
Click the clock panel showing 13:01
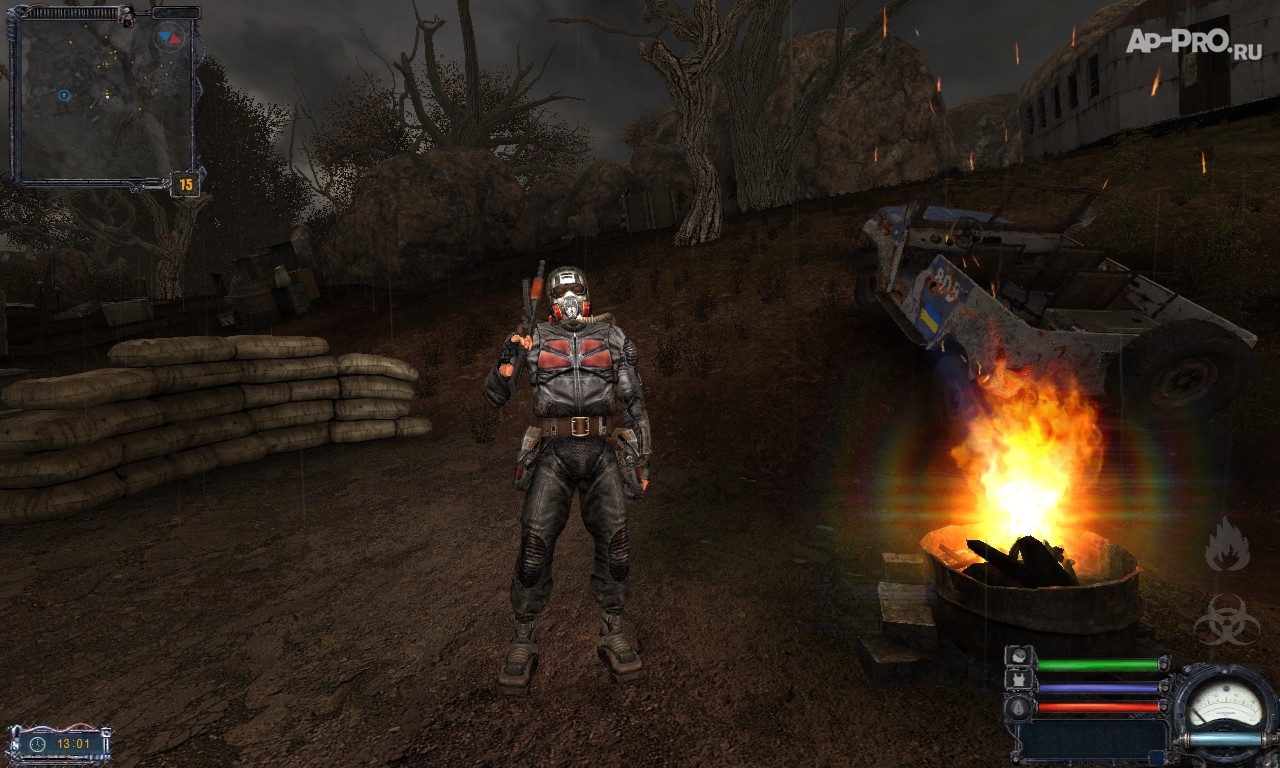pyautogui.click(x=60, y=744)
